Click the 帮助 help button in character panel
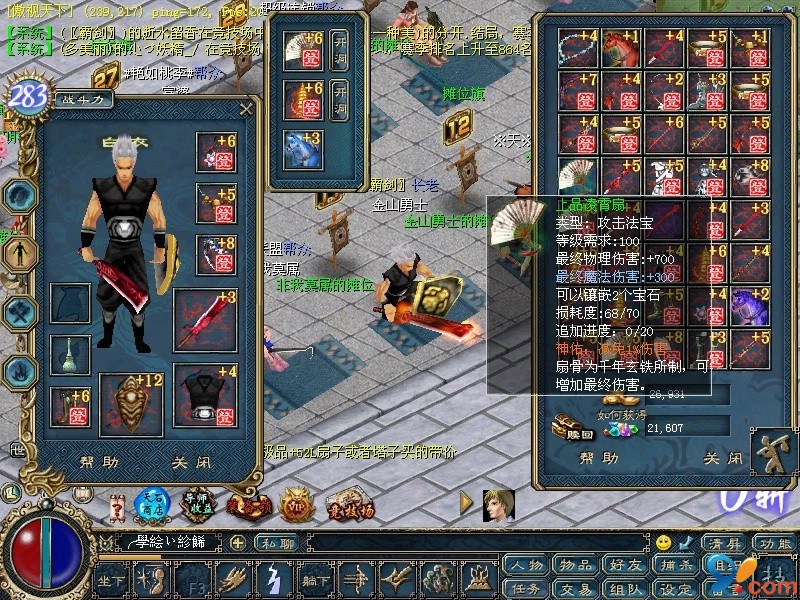The height and width of the screenshot is (600, 800). [x=97, y=463]
